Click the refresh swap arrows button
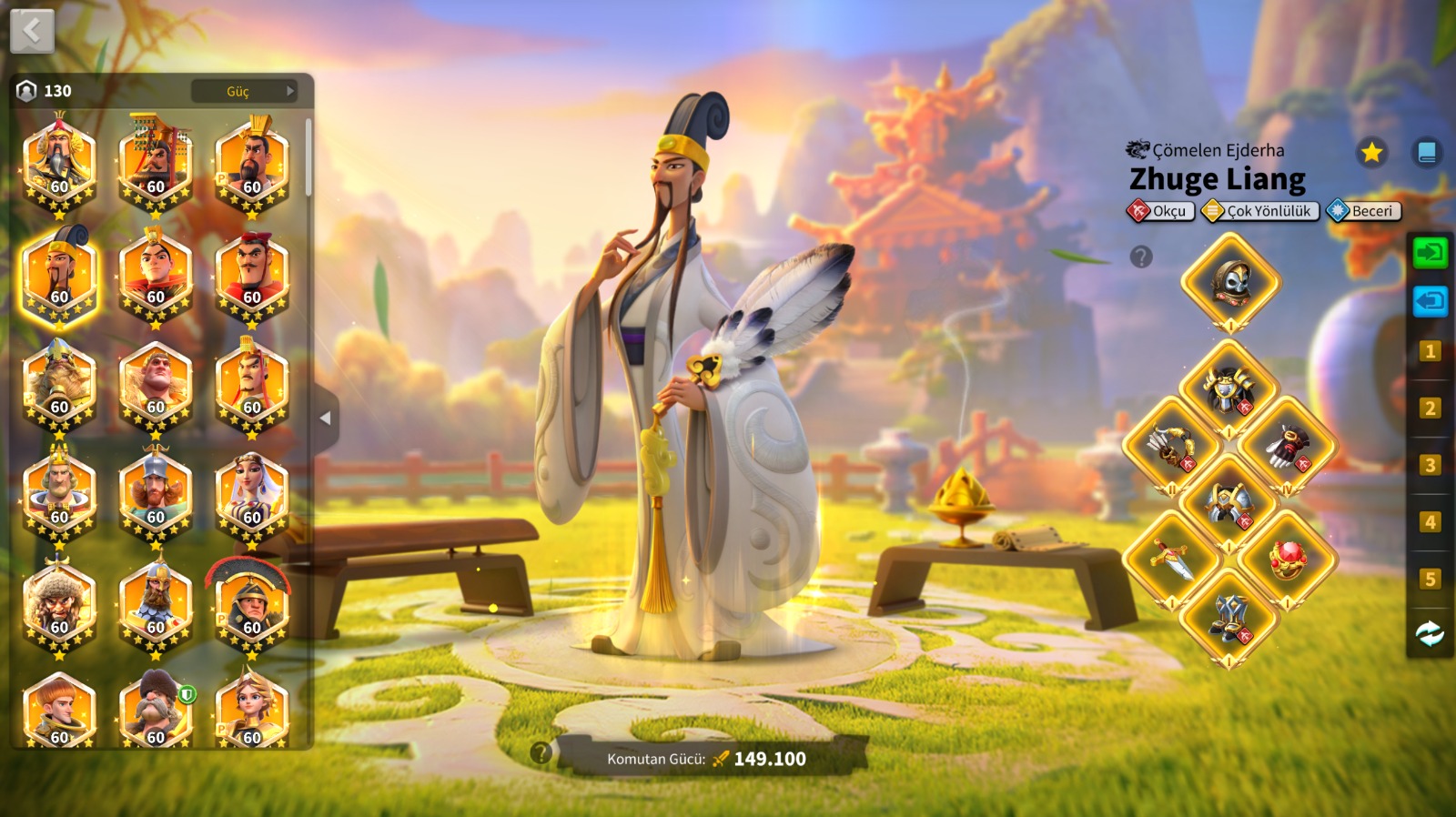Screen dimensions: 1456x817 1430,633
